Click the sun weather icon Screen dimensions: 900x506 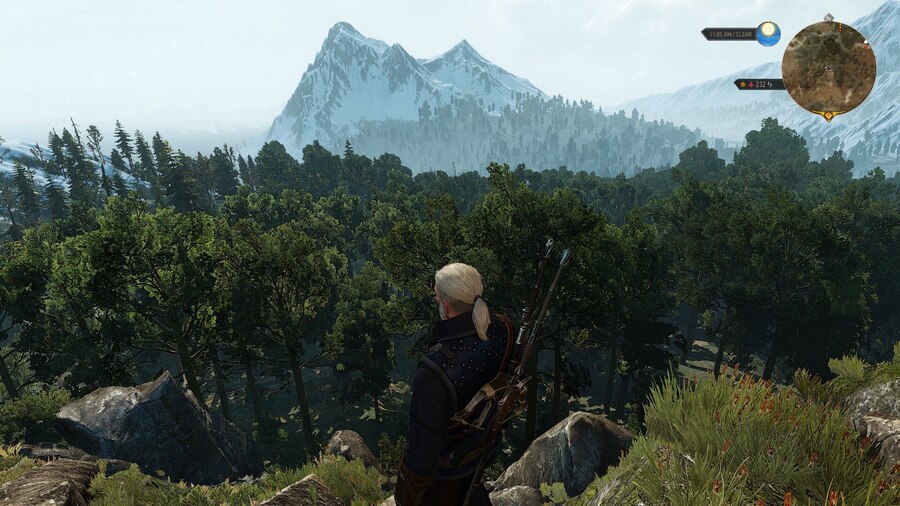768,34
